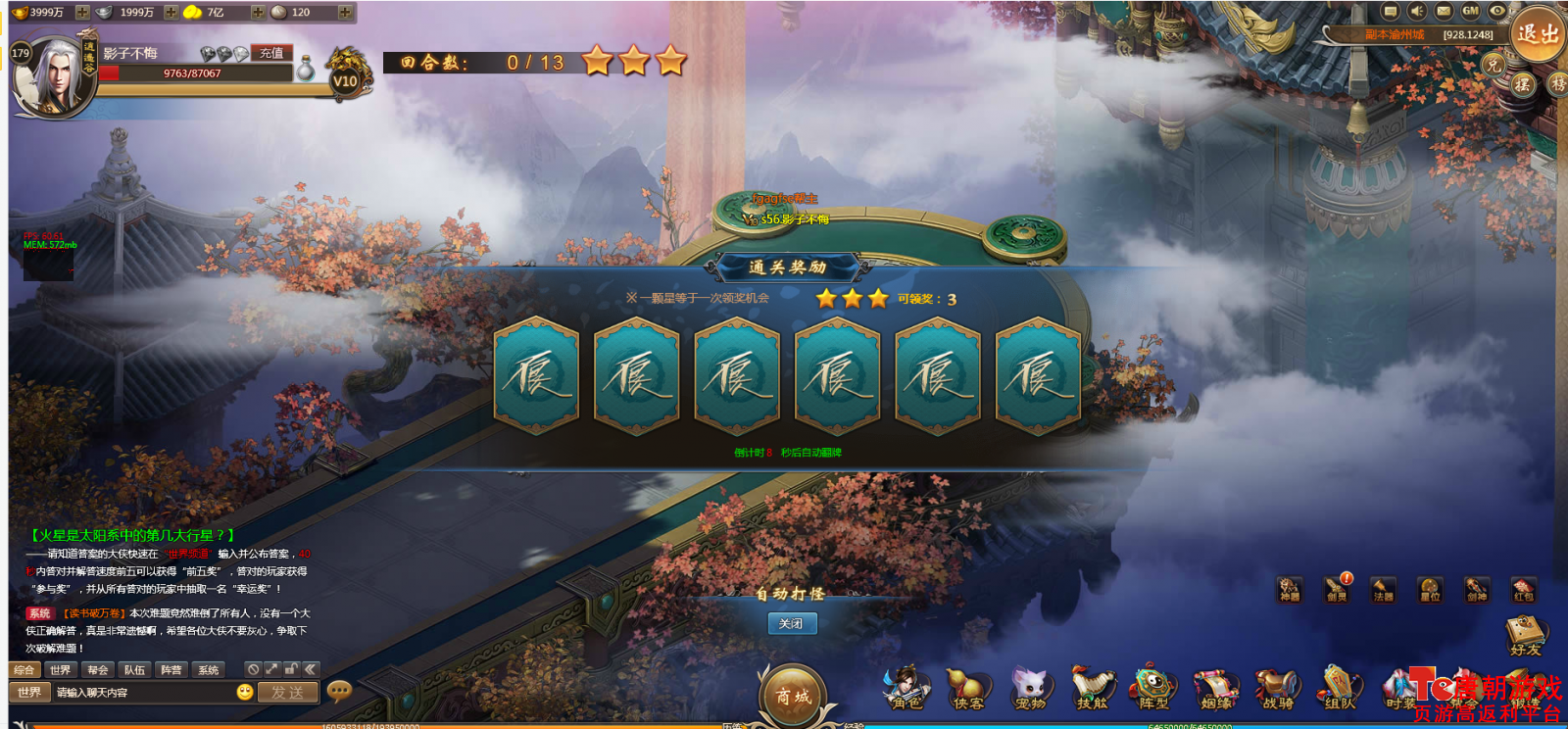The image size is (1568, 729).
Task: Click the chat text input field
Action: tap(142, 693)
